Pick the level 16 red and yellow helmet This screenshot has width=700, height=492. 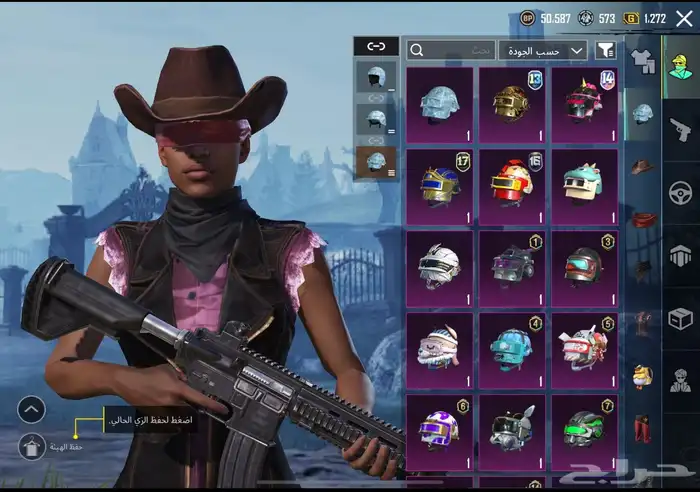click(511, 184)
